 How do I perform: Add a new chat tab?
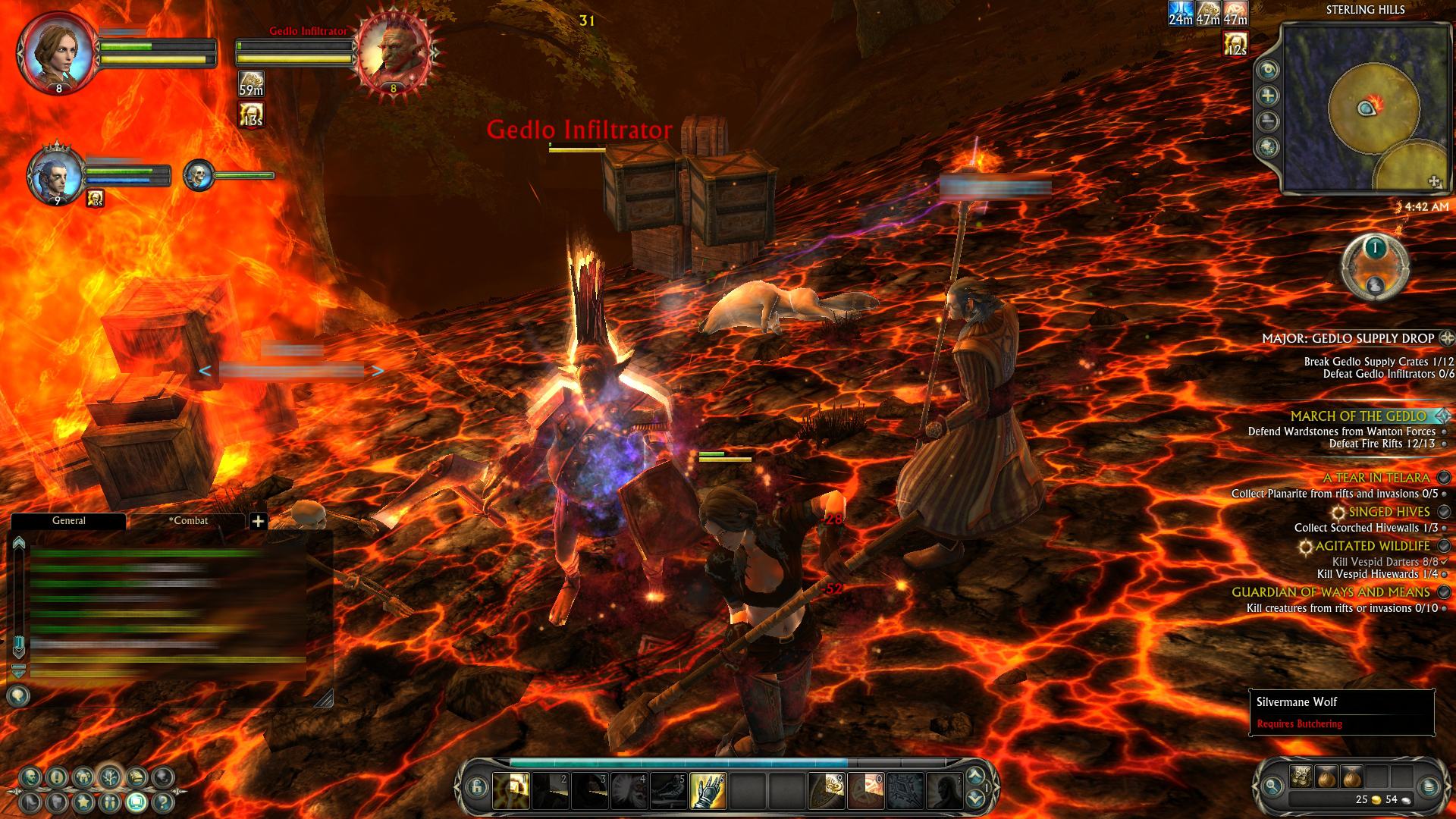click(x=258, y=521)
